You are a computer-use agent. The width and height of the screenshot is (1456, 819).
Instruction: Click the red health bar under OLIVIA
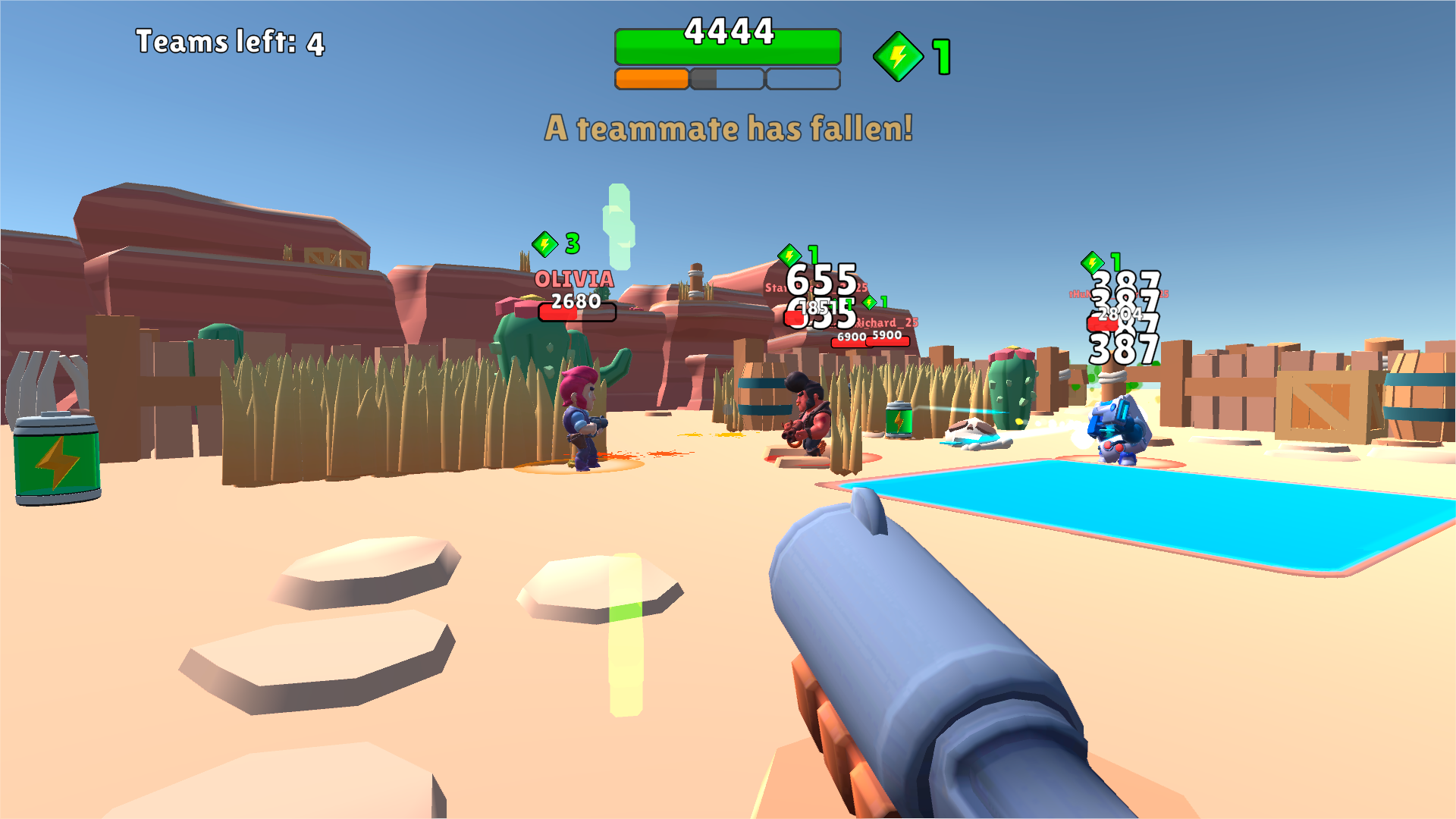tap(576, 311)
